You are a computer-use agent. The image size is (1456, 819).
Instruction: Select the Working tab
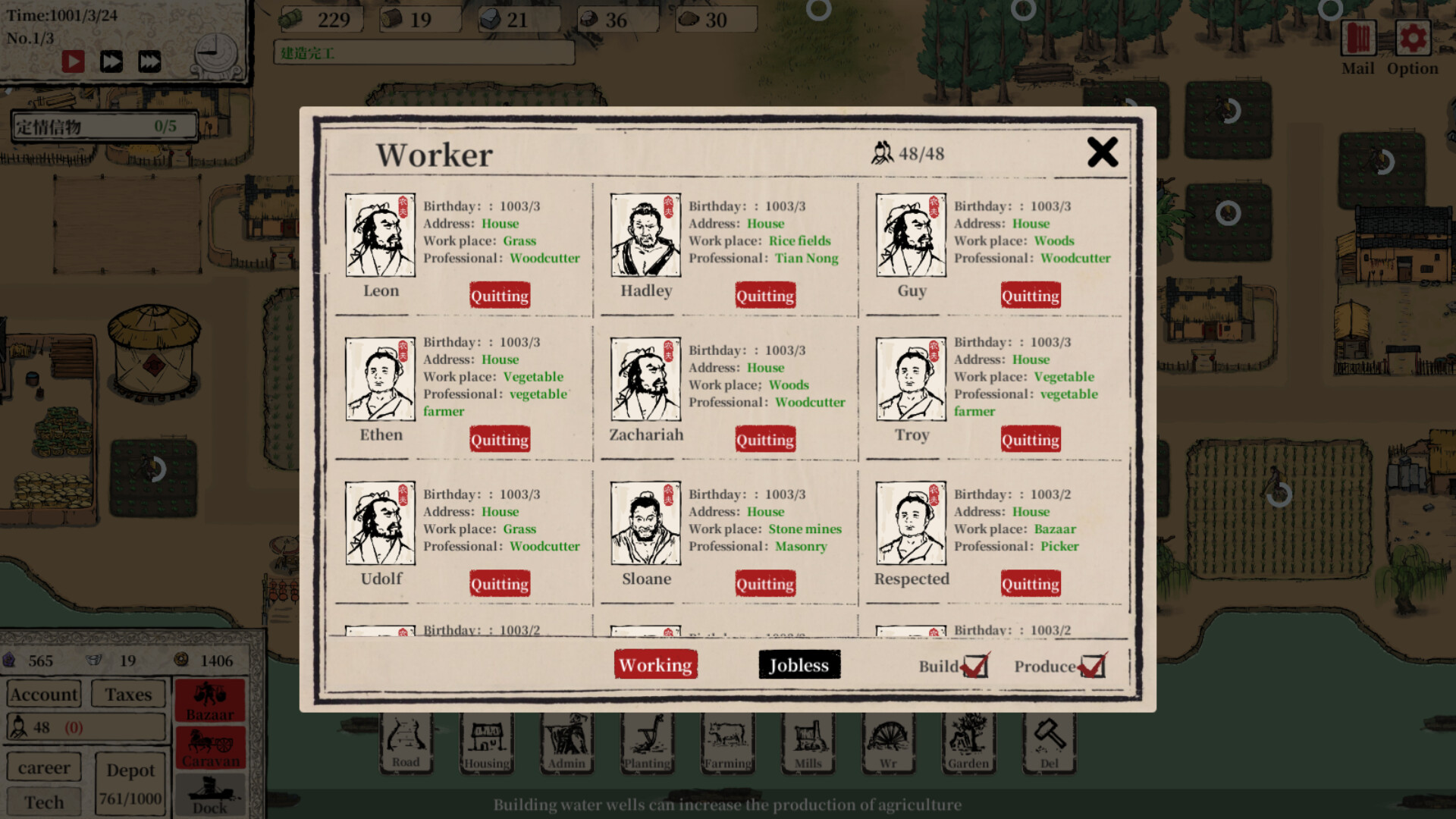pyautogui.click(x=655, y=664)
